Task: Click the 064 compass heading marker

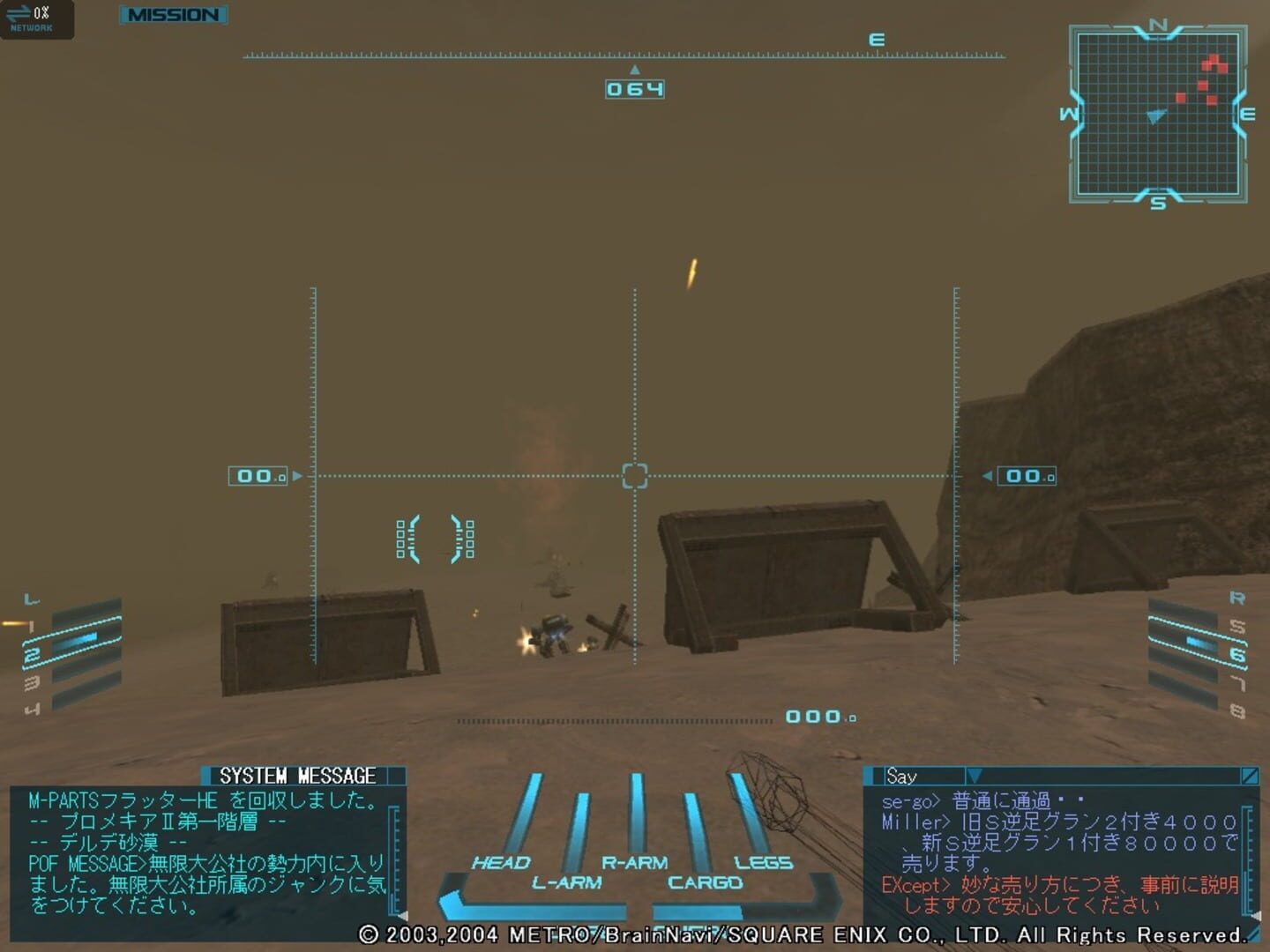Action: point(635,87)
